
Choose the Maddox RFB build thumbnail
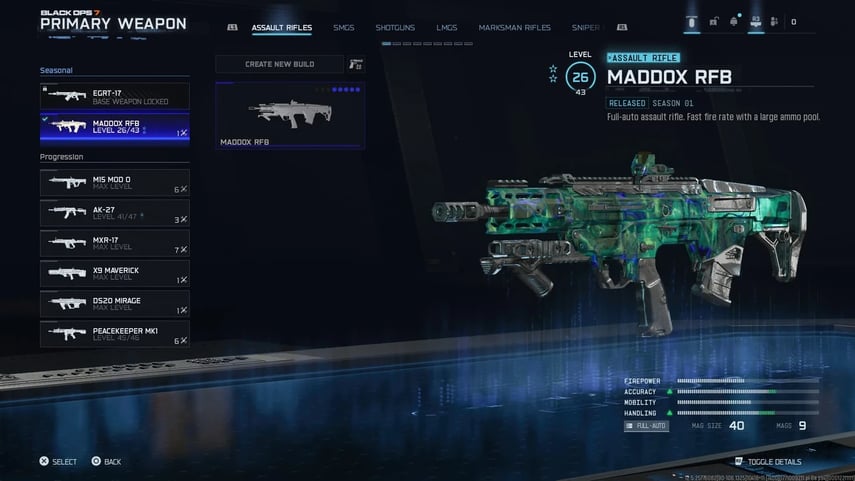tap(290, 115)
